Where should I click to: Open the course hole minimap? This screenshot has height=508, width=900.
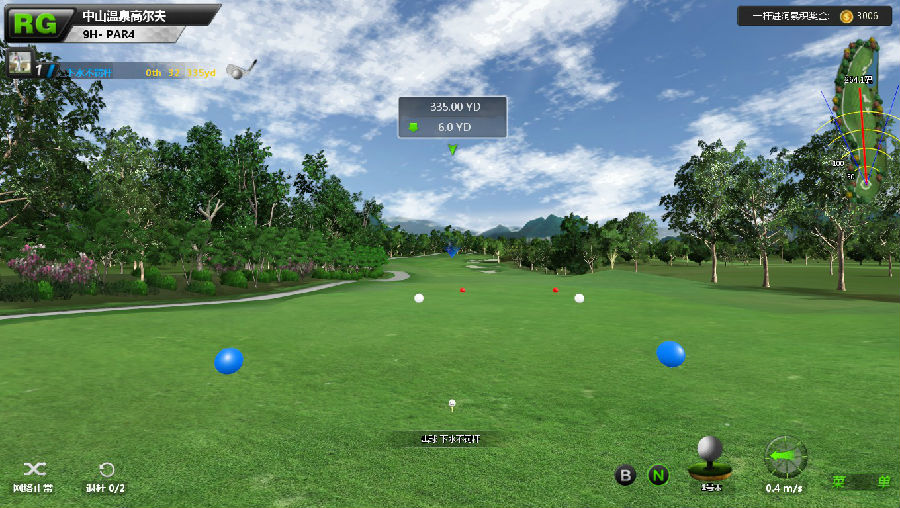(x=858, y=118)
